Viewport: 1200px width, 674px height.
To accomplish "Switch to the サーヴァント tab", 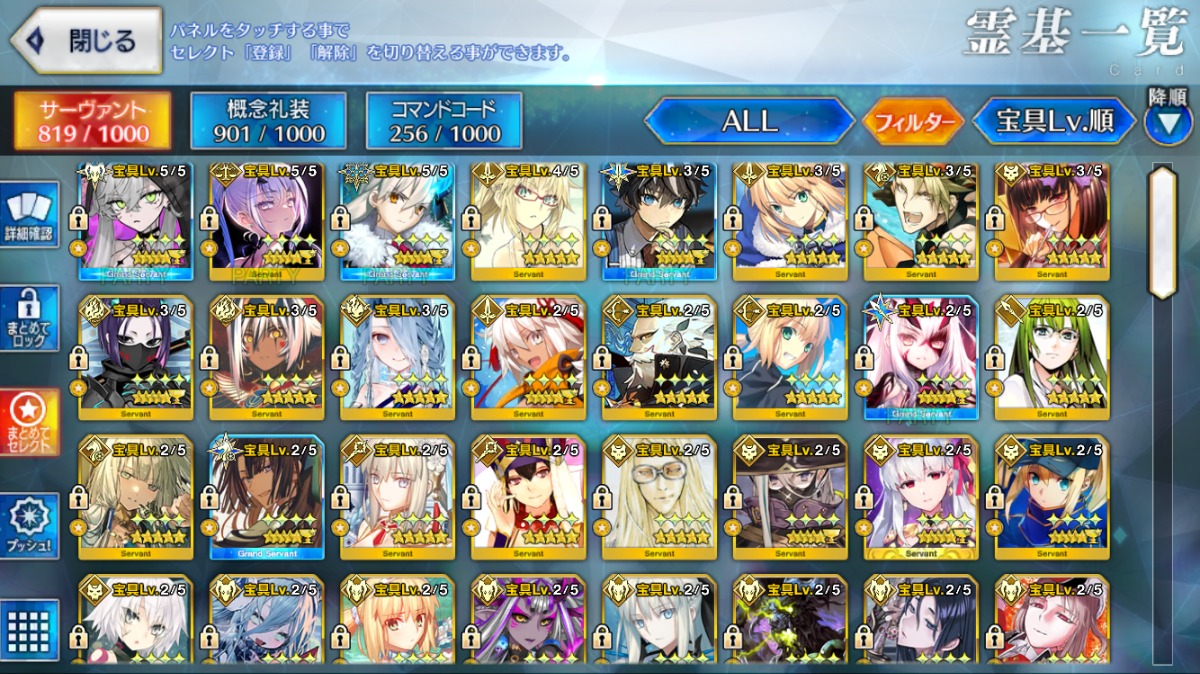I will [x=92, y=121].
